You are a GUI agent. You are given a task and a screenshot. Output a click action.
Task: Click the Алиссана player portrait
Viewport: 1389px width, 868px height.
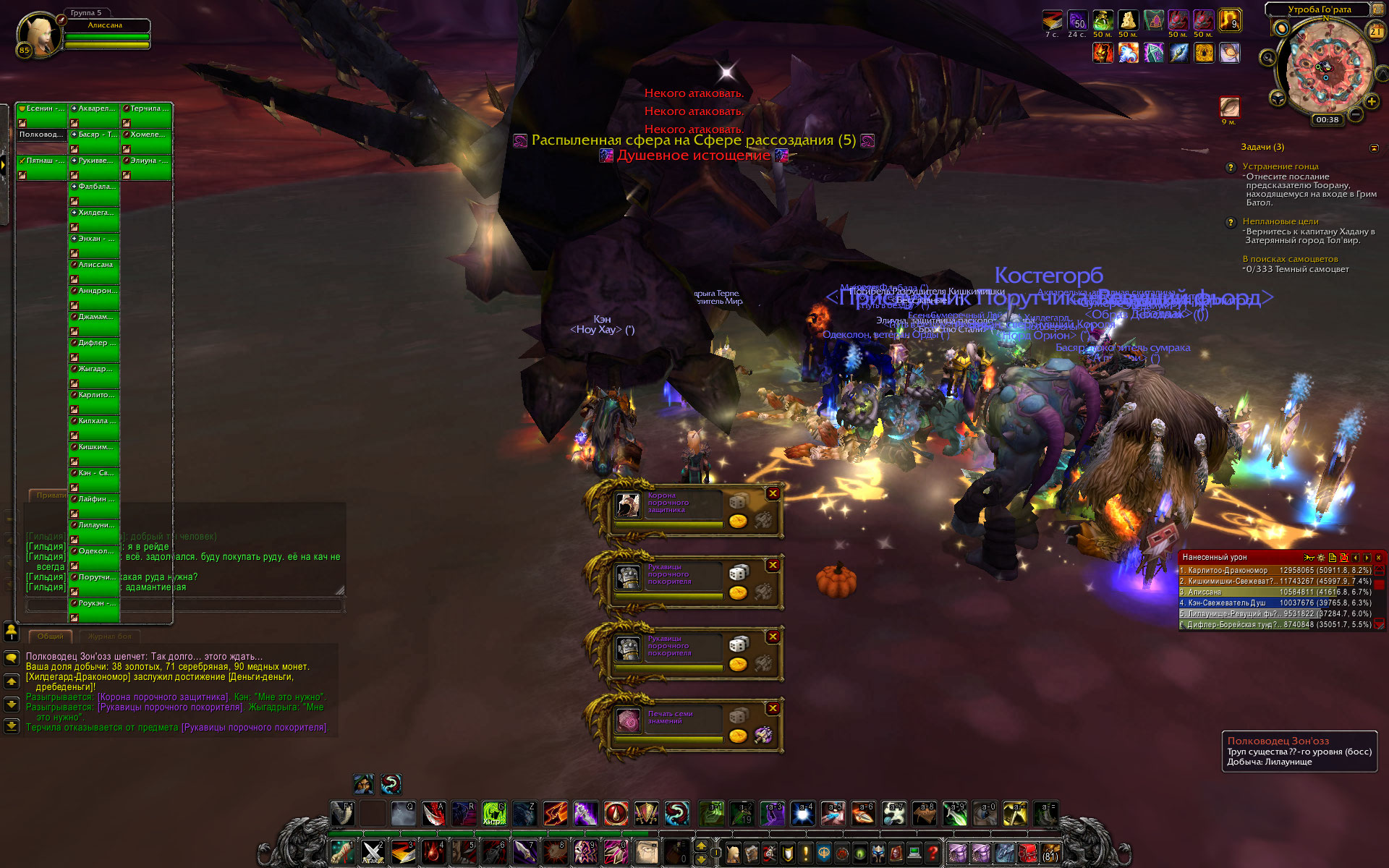click(39, 34)
